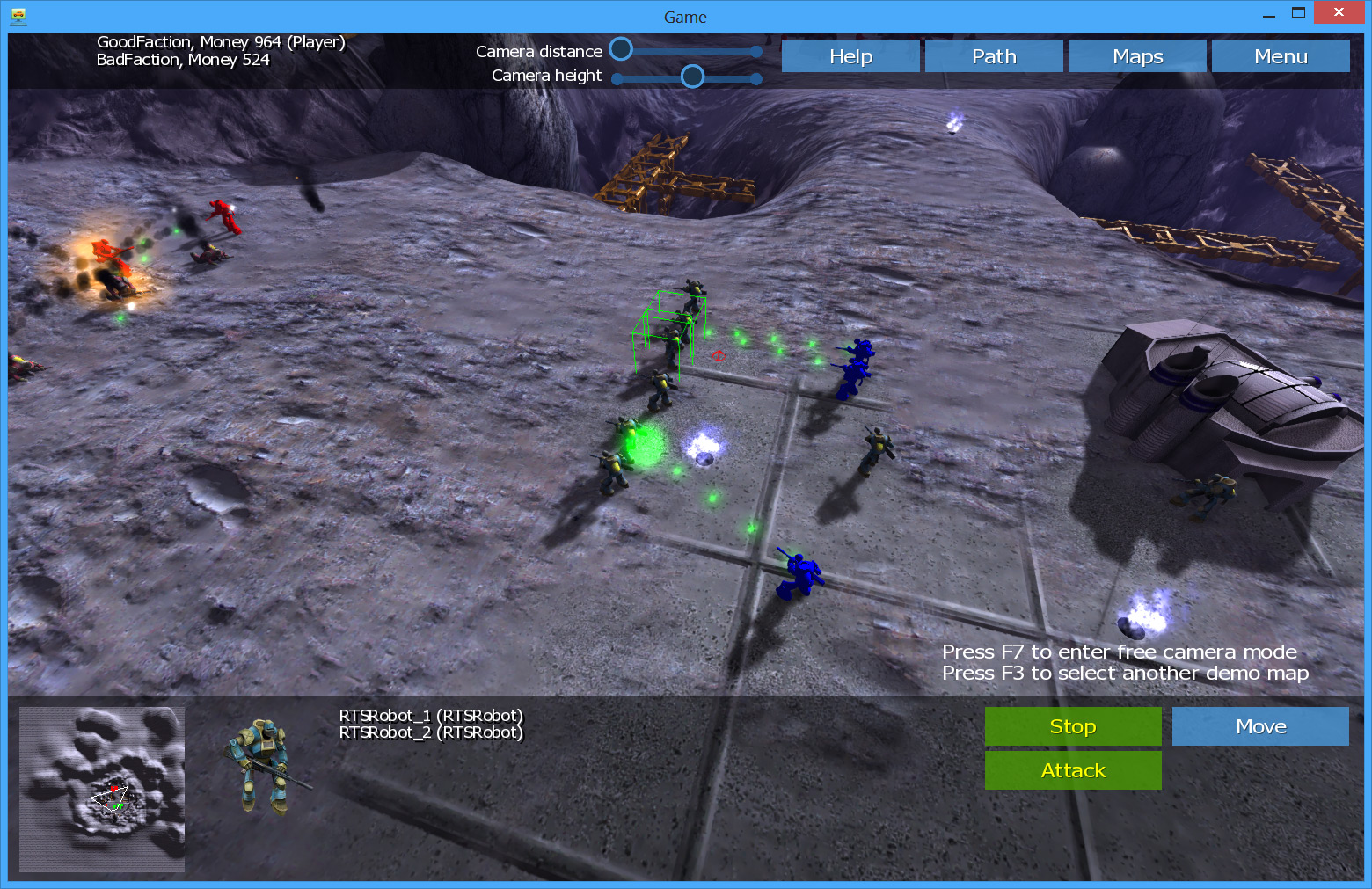Maximize the Game window
Viewport: 1372px width, 889px height.
click(x=1298, y=12)
